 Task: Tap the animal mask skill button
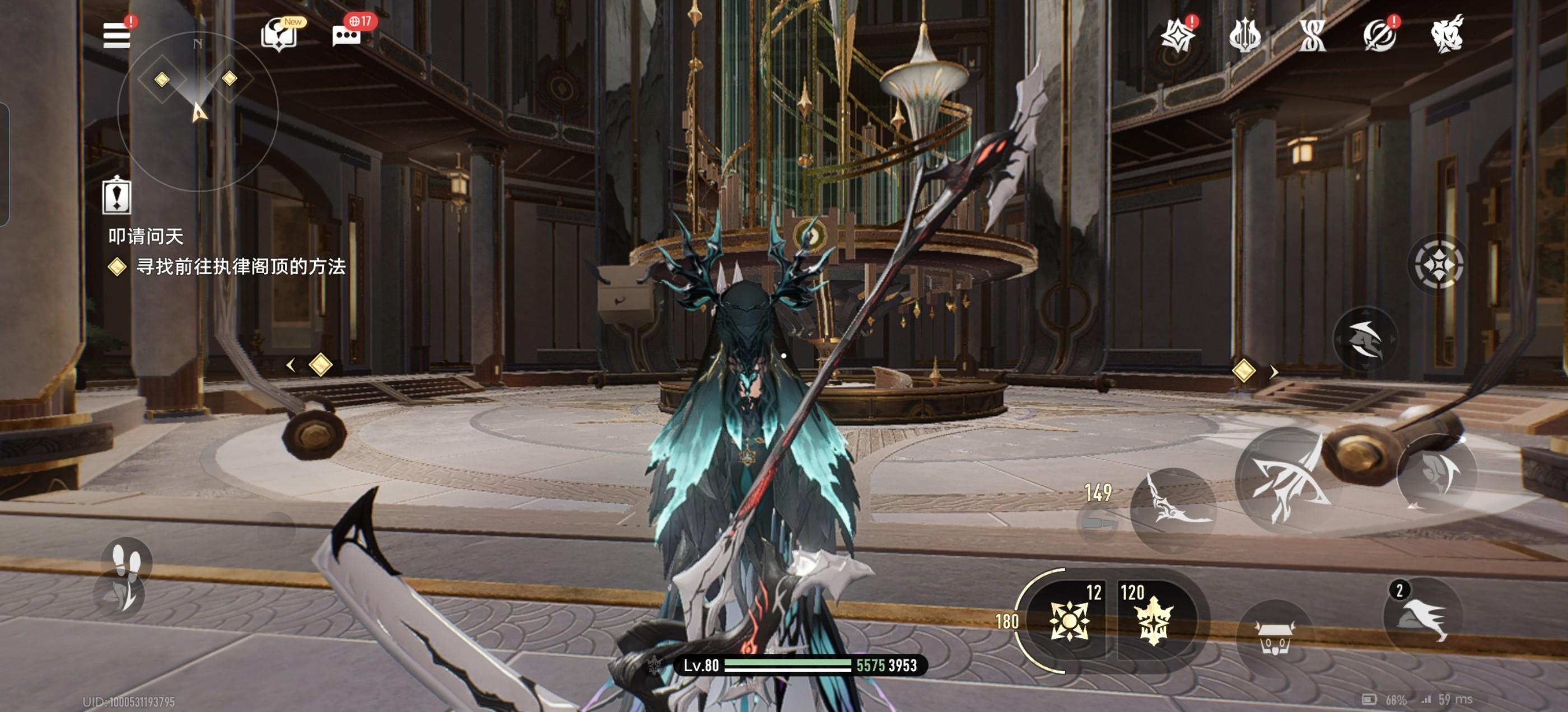[1276, 637]
